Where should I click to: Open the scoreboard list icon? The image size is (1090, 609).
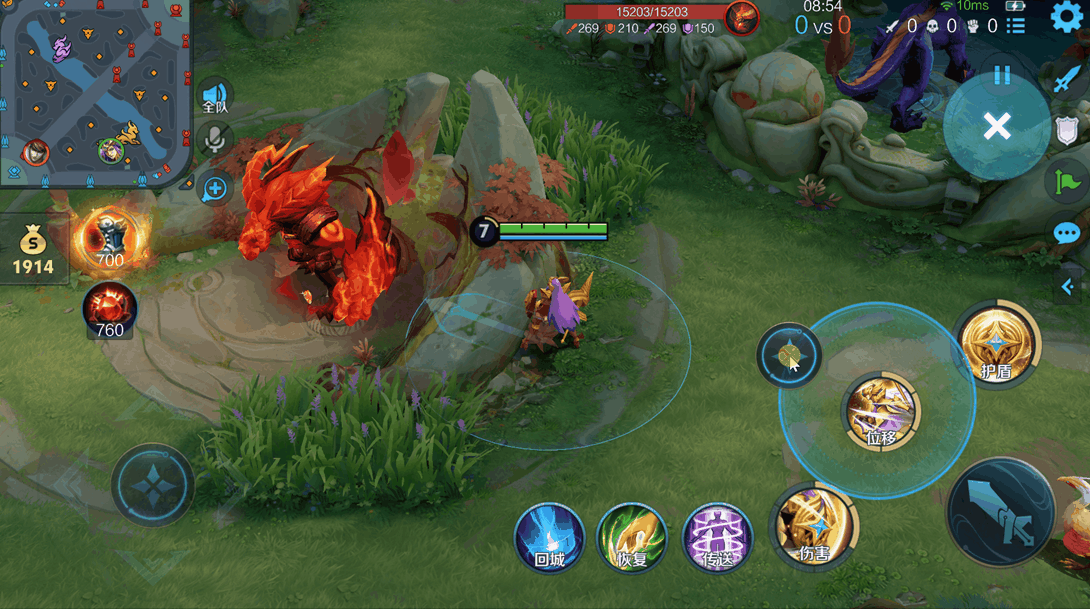pyautogui.click(x=1015, y=25)
